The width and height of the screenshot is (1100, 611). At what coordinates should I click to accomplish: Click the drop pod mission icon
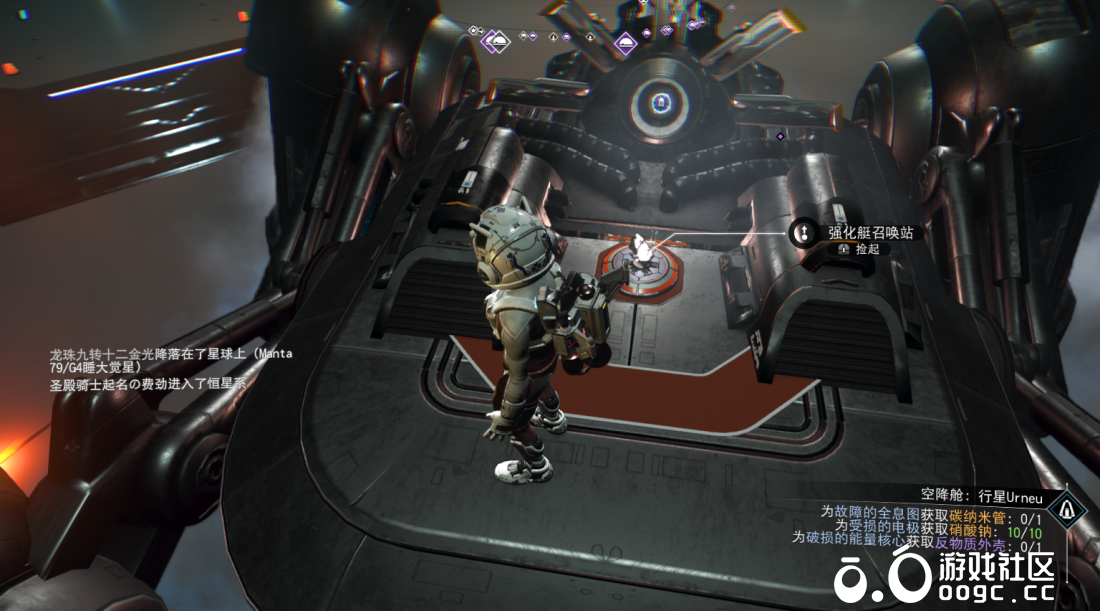(x=1071, y=511)
